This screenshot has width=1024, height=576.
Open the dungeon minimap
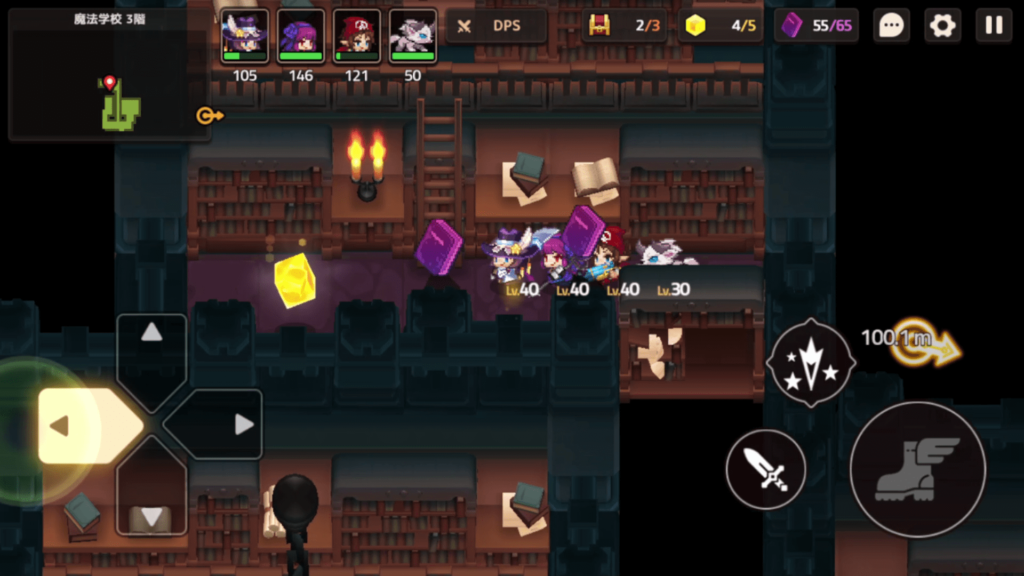(108, 74)
